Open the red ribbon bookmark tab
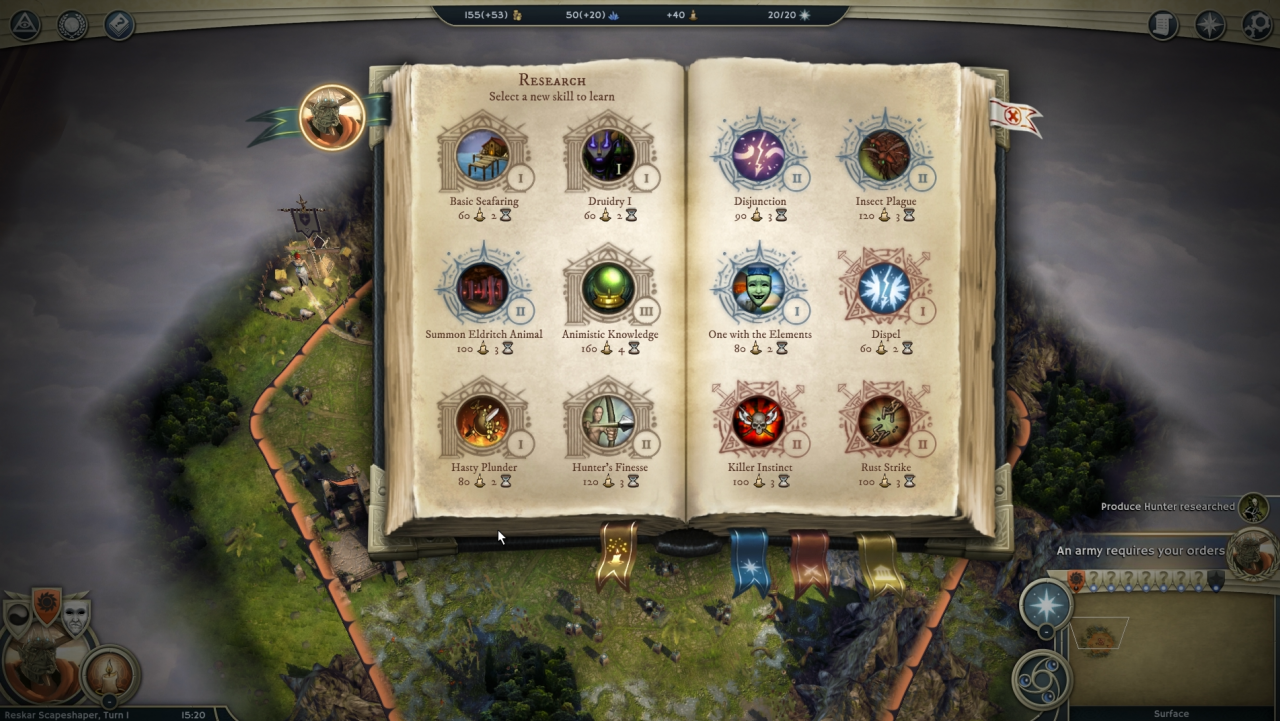1280x721 pixels. click(x=809, y=562)
